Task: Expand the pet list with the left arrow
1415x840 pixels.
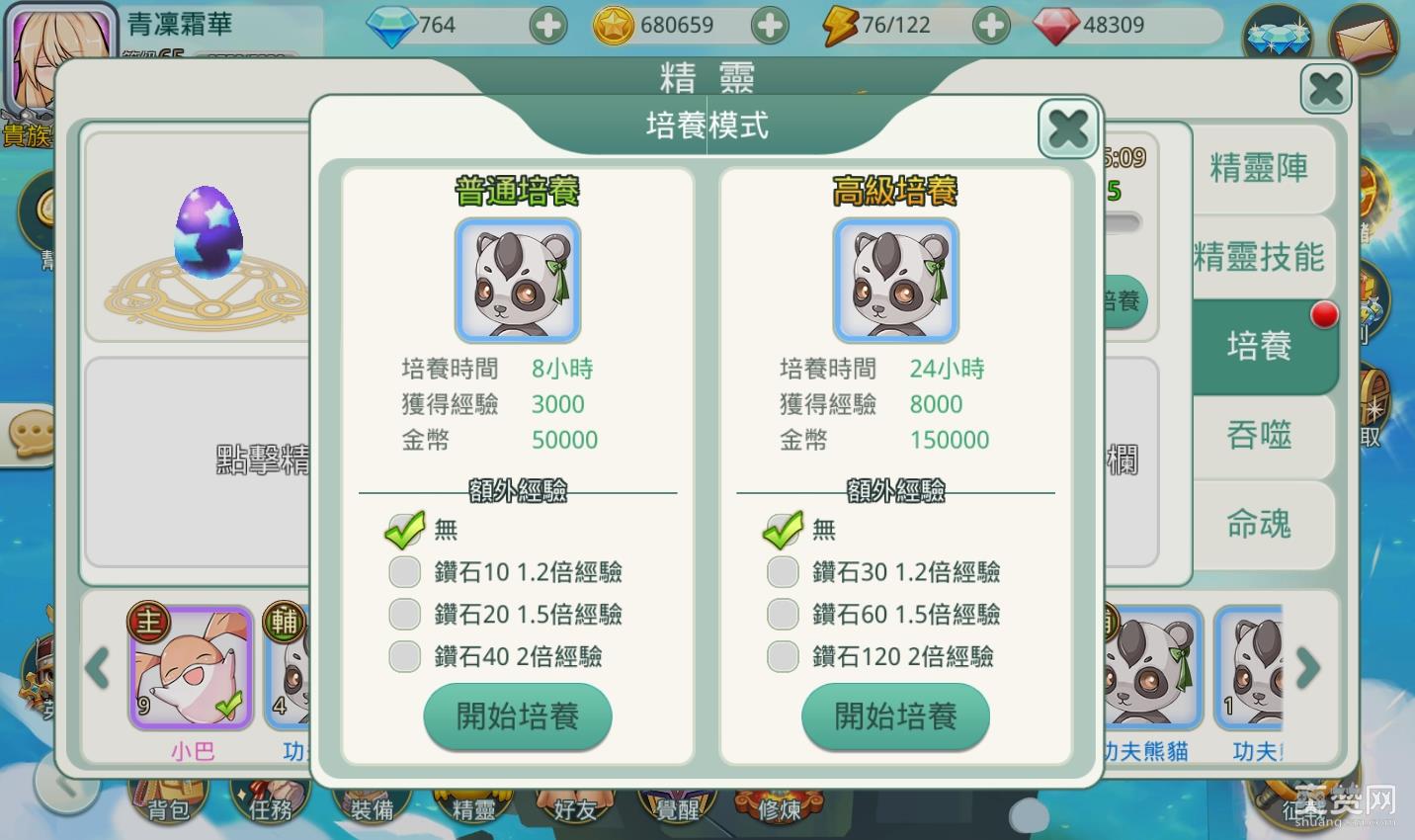Action: 96,669
